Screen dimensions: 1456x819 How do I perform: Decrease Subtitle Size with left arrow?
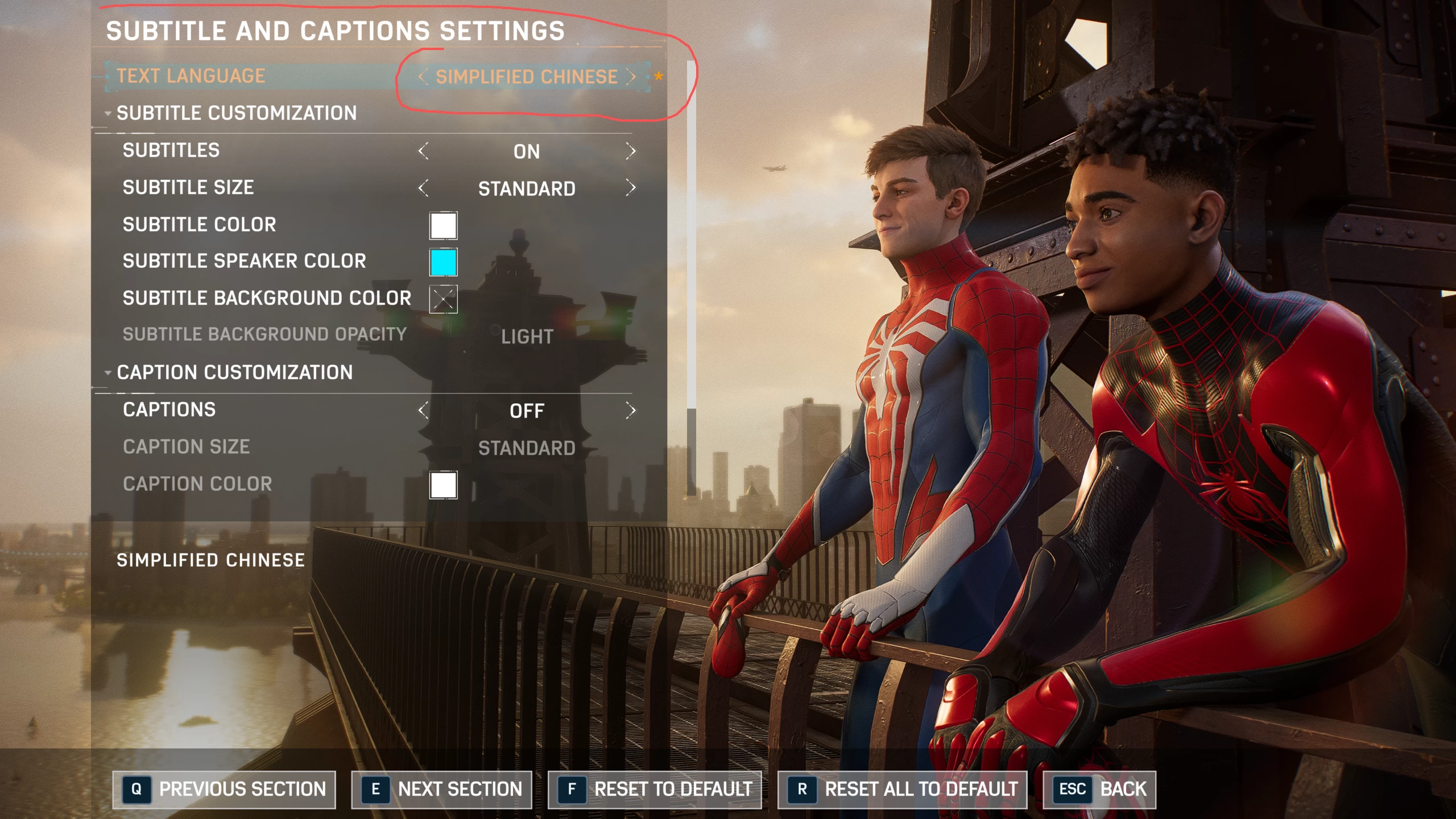(423, 188)
